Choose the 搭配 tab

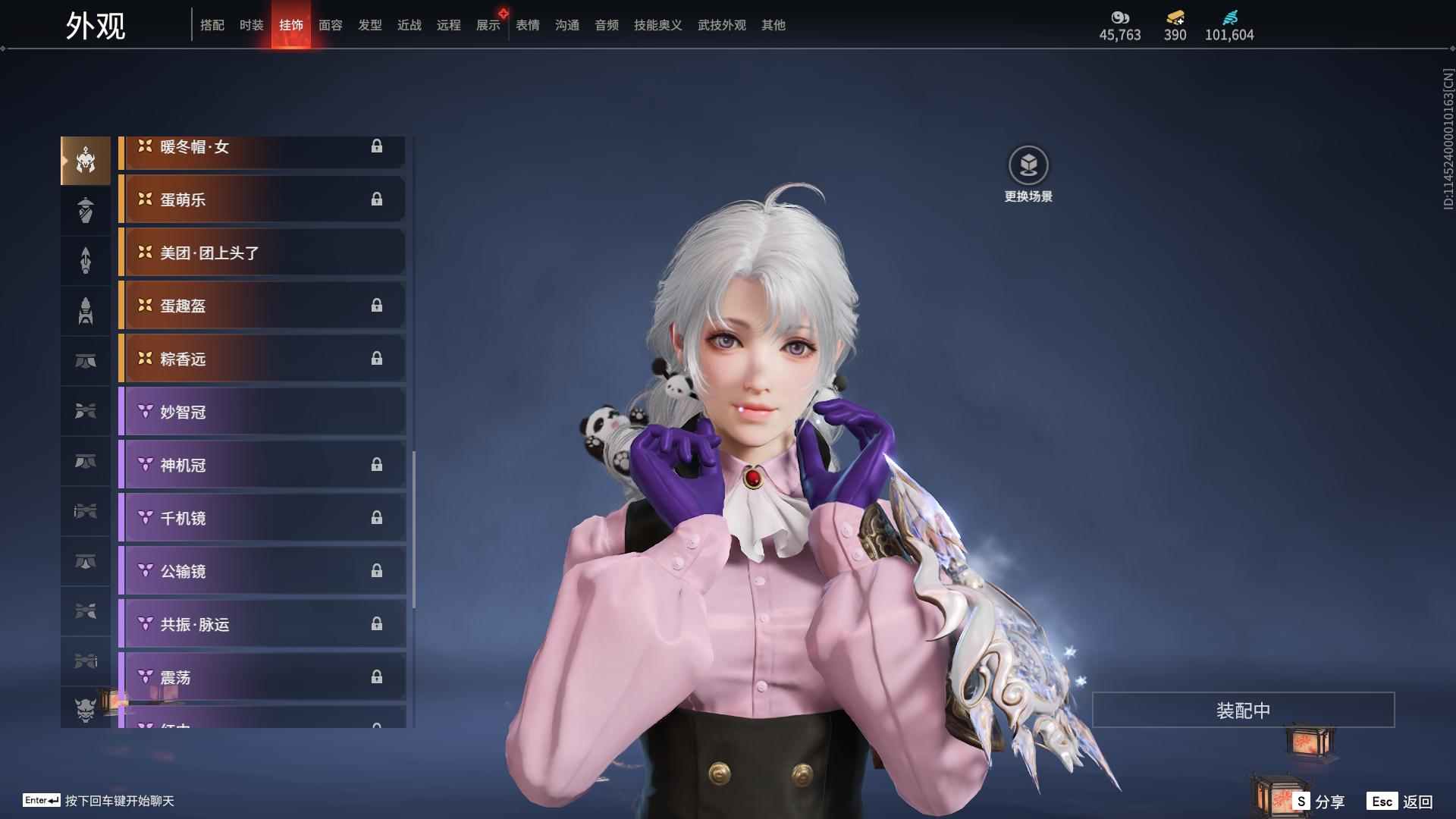coord(212,25)
